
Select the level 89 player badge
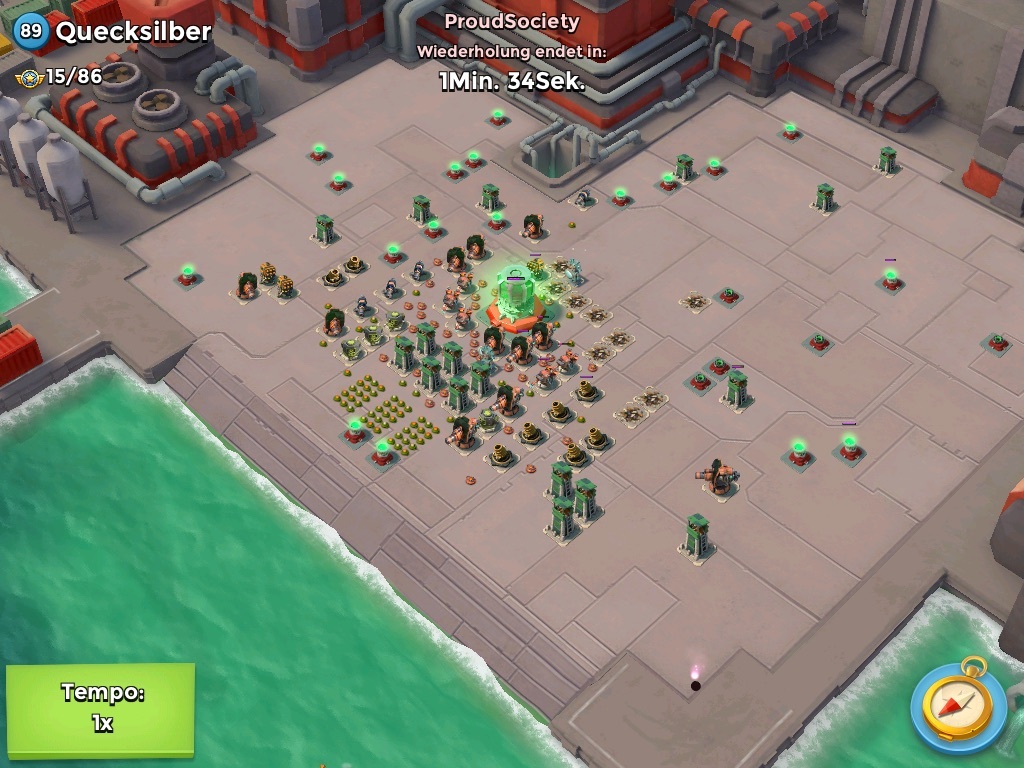coord(32,31)
